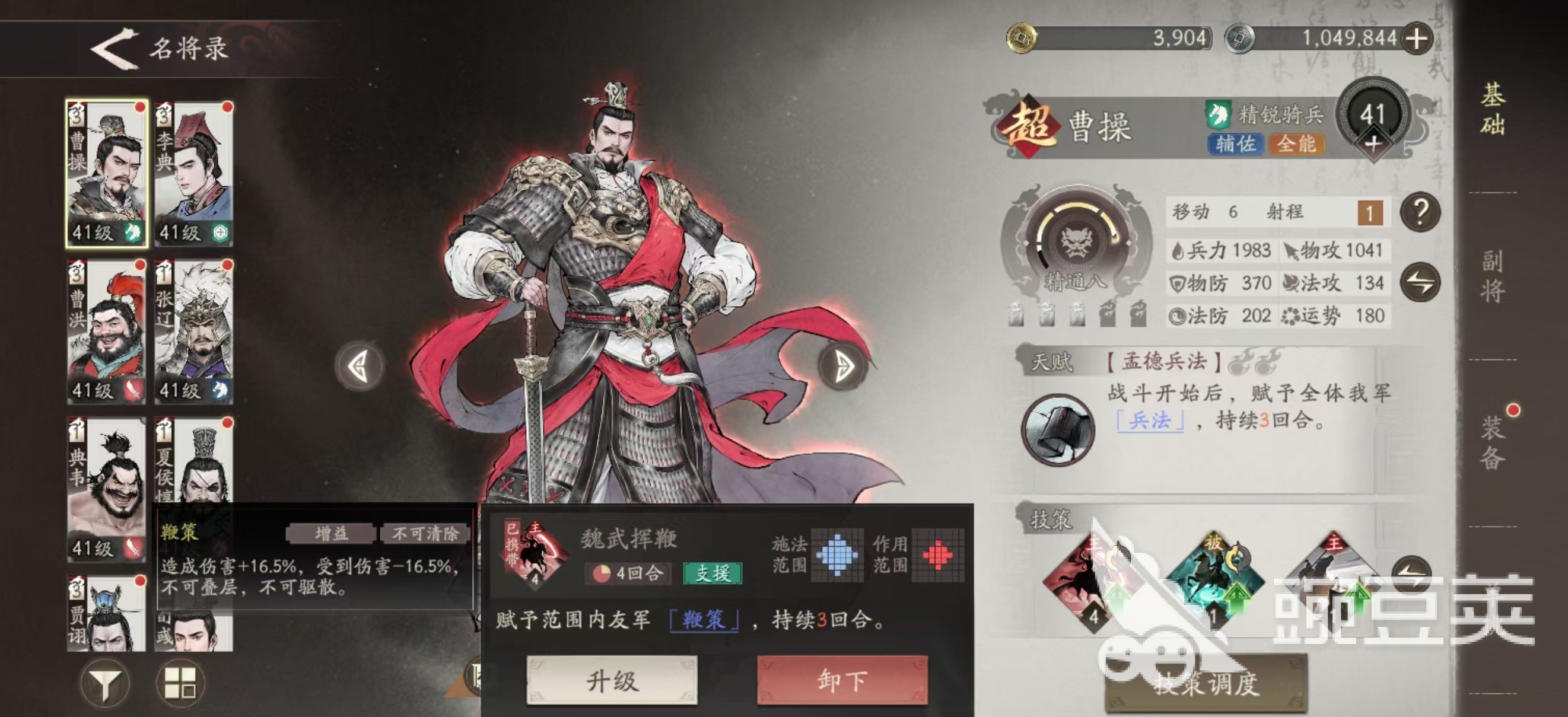Viewport: 1568px width, 717px height.
Task: Switch to the 副将 tab
Action: click(x=1493, y=276)
